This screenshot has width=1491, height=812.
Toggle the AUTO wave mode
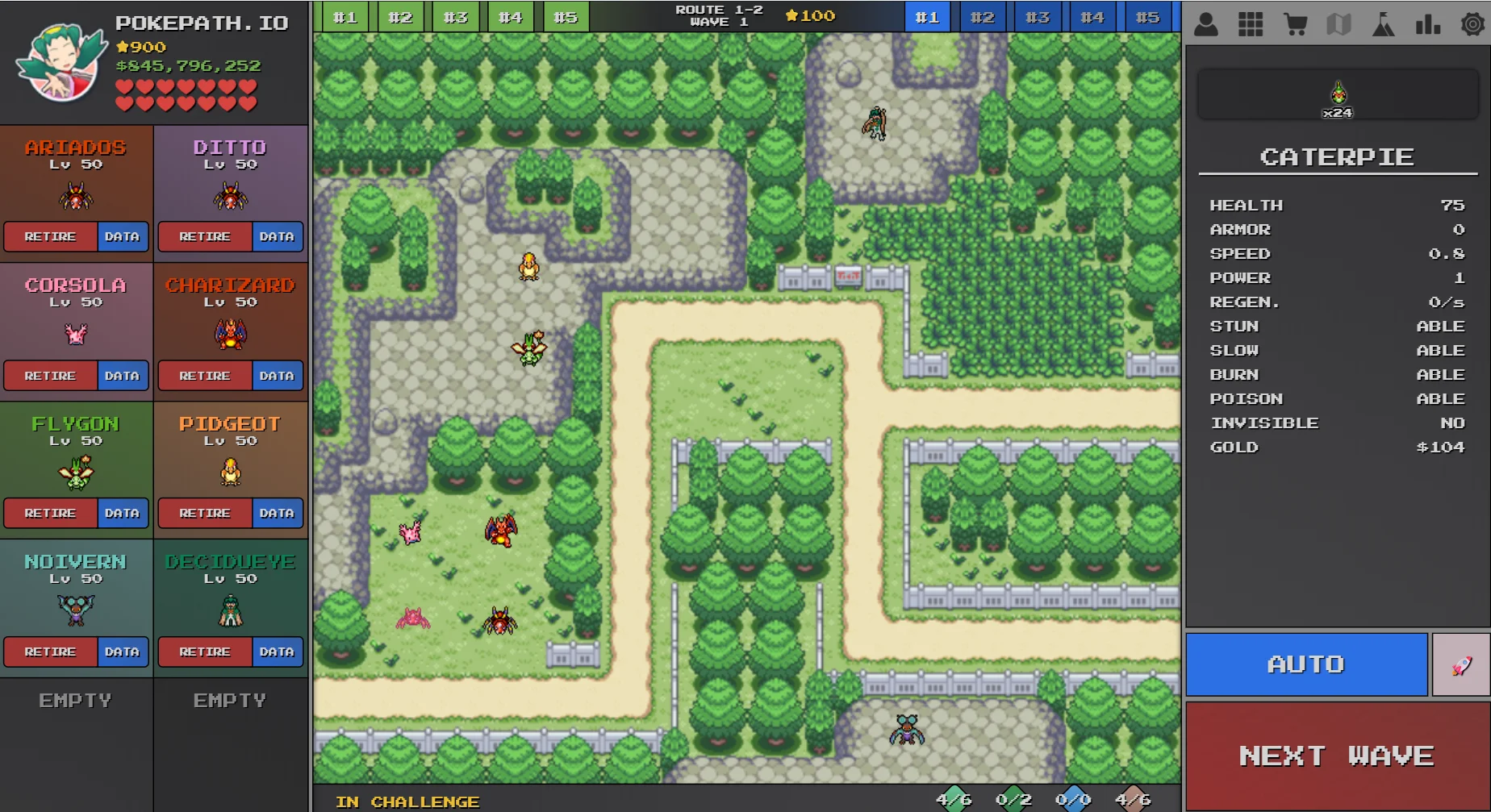point(1306,664)
